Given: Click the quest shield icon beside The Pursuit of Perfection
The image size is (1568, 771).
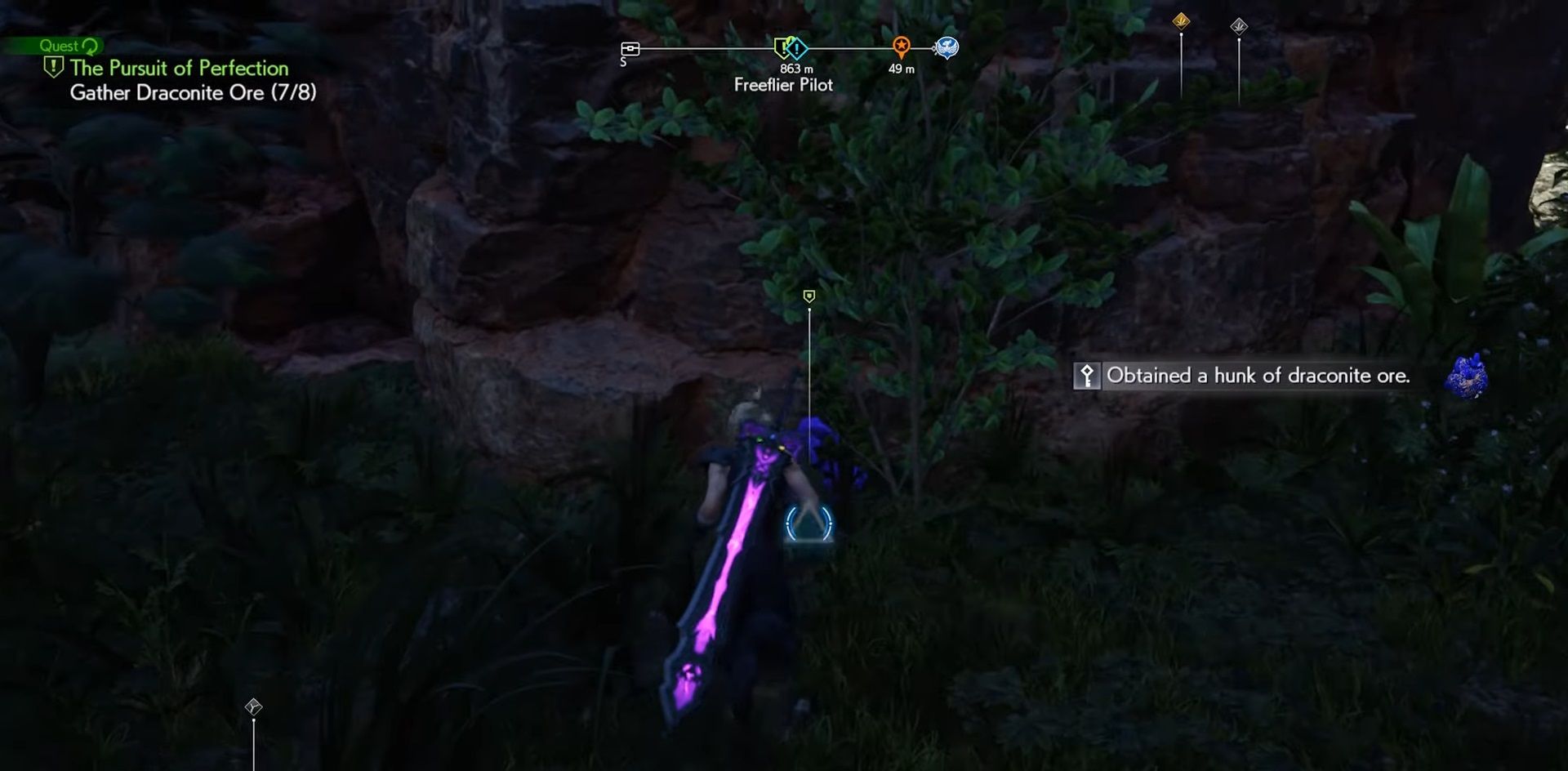Looking at the screenshot, I should [54, 69].
